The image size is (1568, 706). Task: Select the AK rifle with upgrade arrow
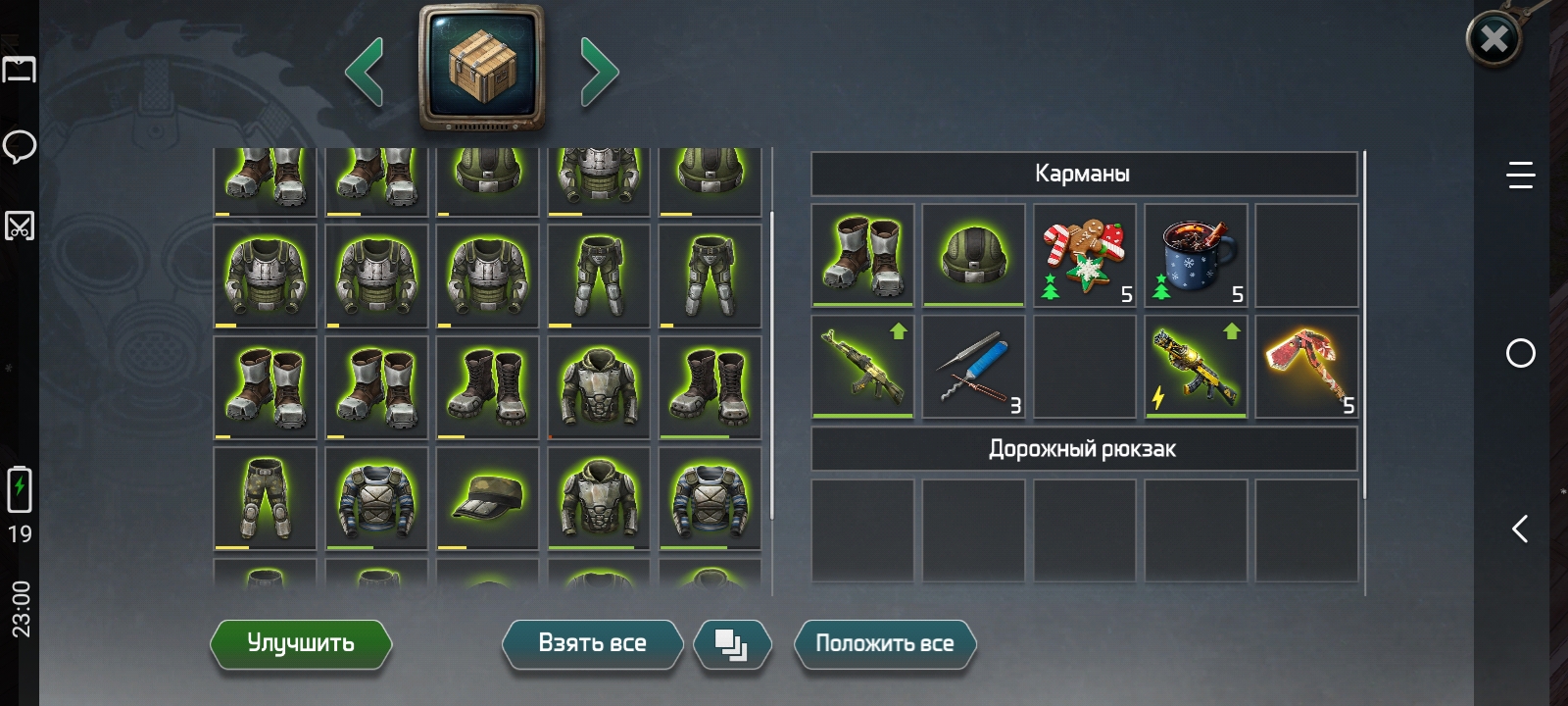862,367
